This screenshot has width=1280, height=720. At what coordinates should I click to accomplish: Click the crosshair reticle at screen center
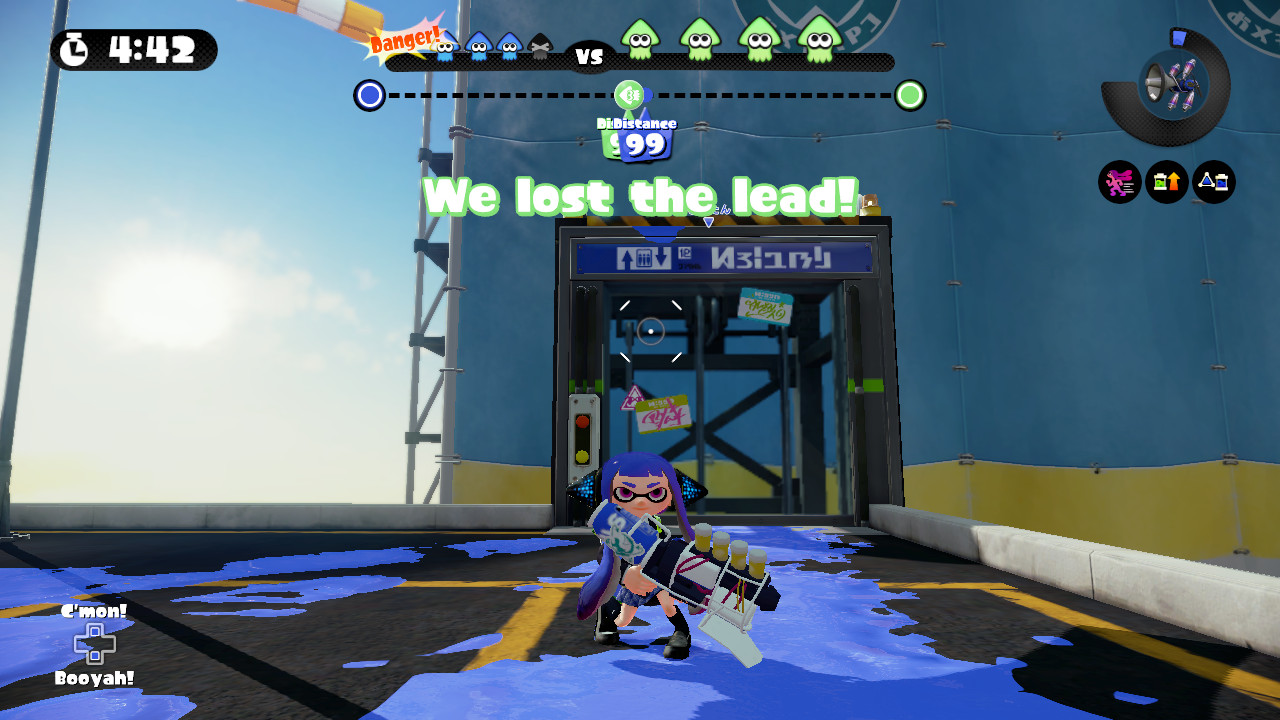tap(652, 332)
